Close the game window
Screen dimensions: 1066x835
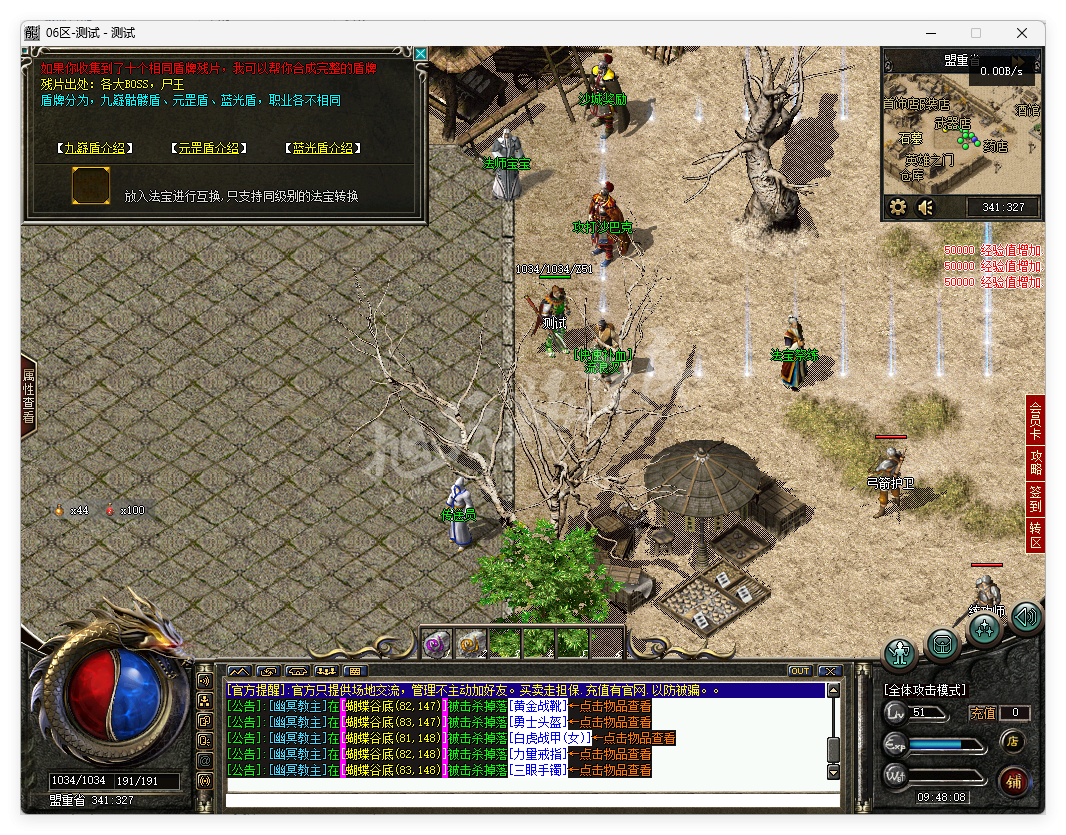click(x=1021, y=32)
